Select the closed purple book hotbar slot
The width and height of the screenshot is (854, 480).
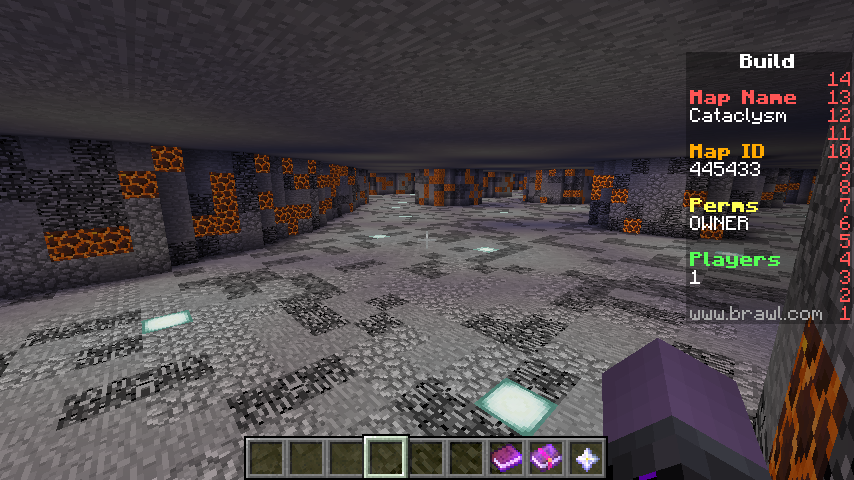click(x=506, y=459)
